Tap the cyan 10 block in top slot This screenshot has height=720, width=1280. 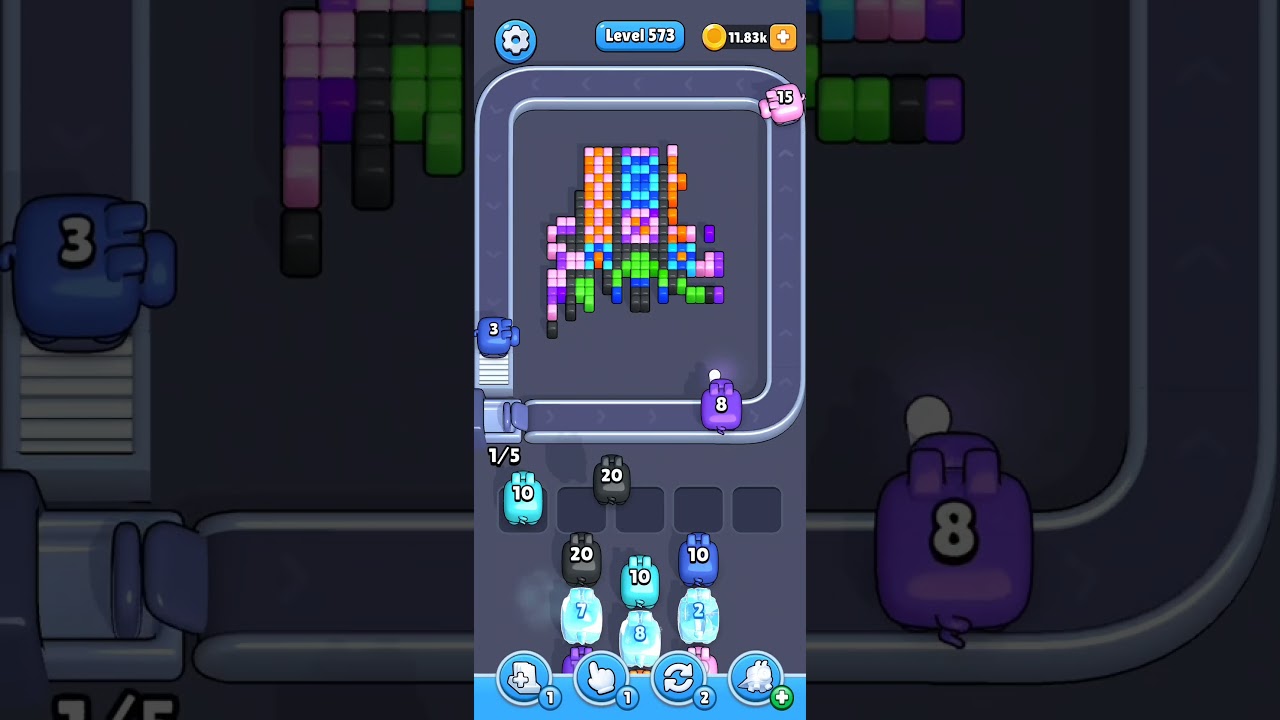[x=521, y=495]
